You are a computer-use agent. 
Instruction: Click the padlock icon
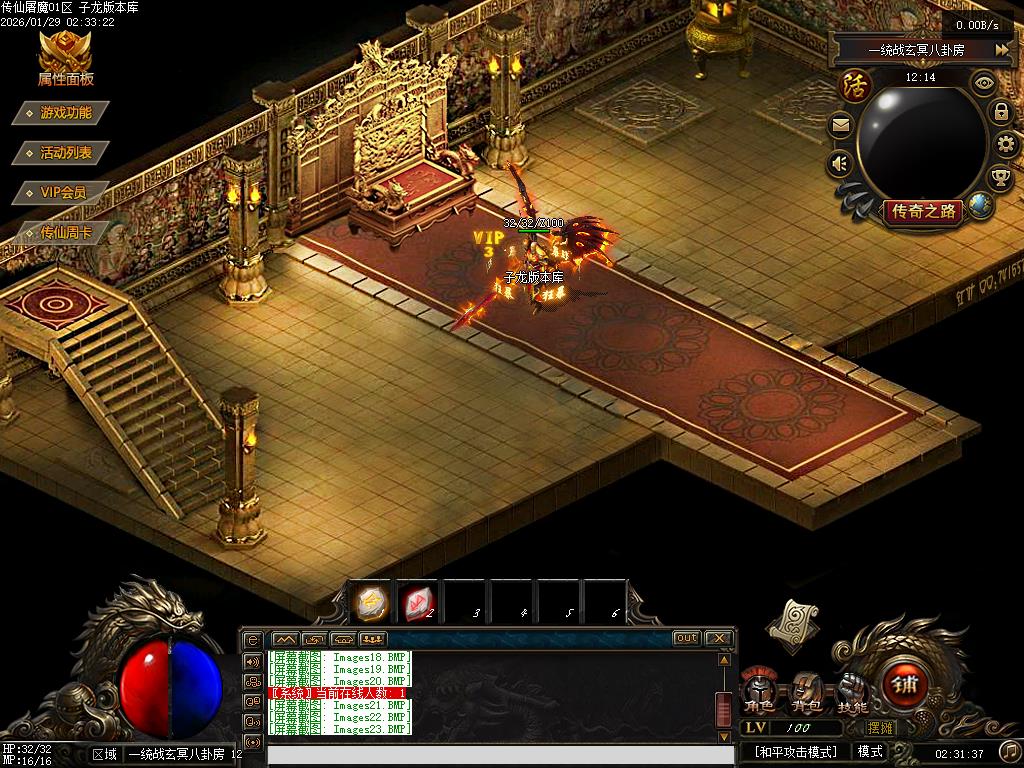pos(1001,112)
